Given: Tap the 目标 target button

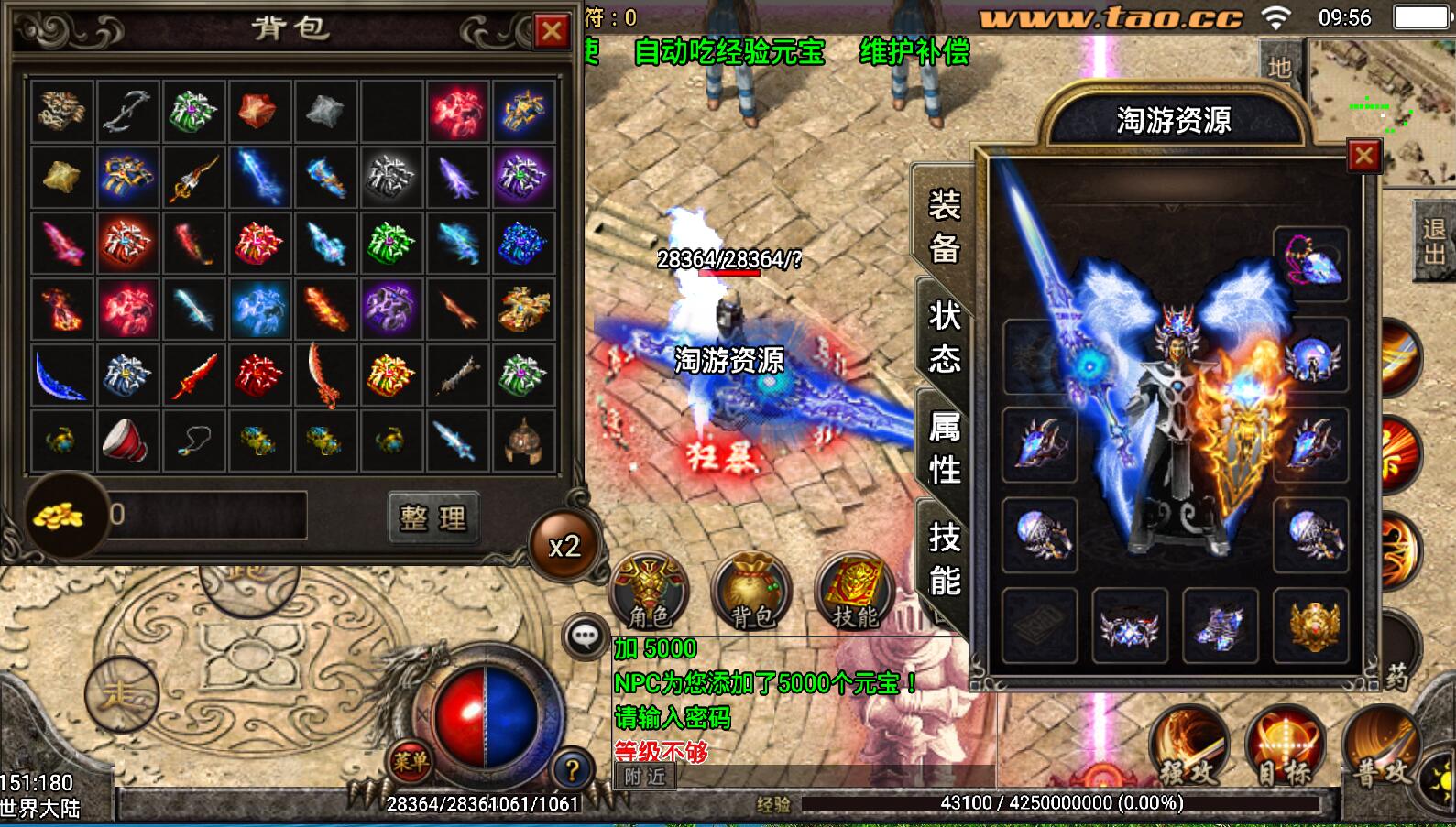Looking at the screenshot, I should click(1284, 746).
